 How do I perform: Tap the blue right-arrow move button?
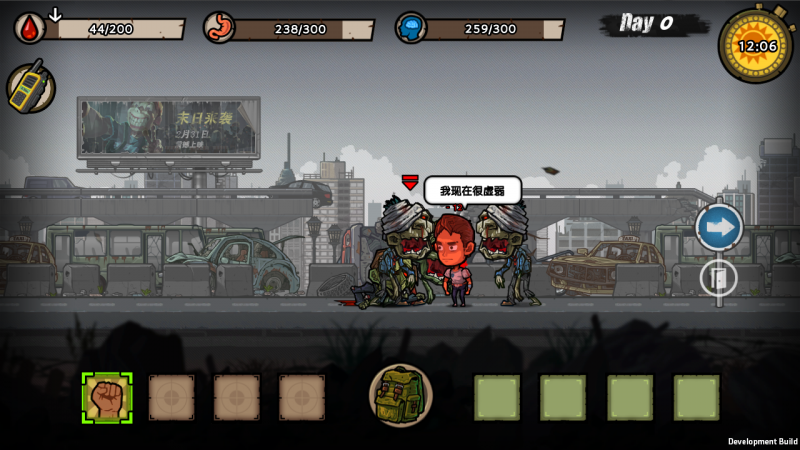pyautogui.click(x=719, y=227)
